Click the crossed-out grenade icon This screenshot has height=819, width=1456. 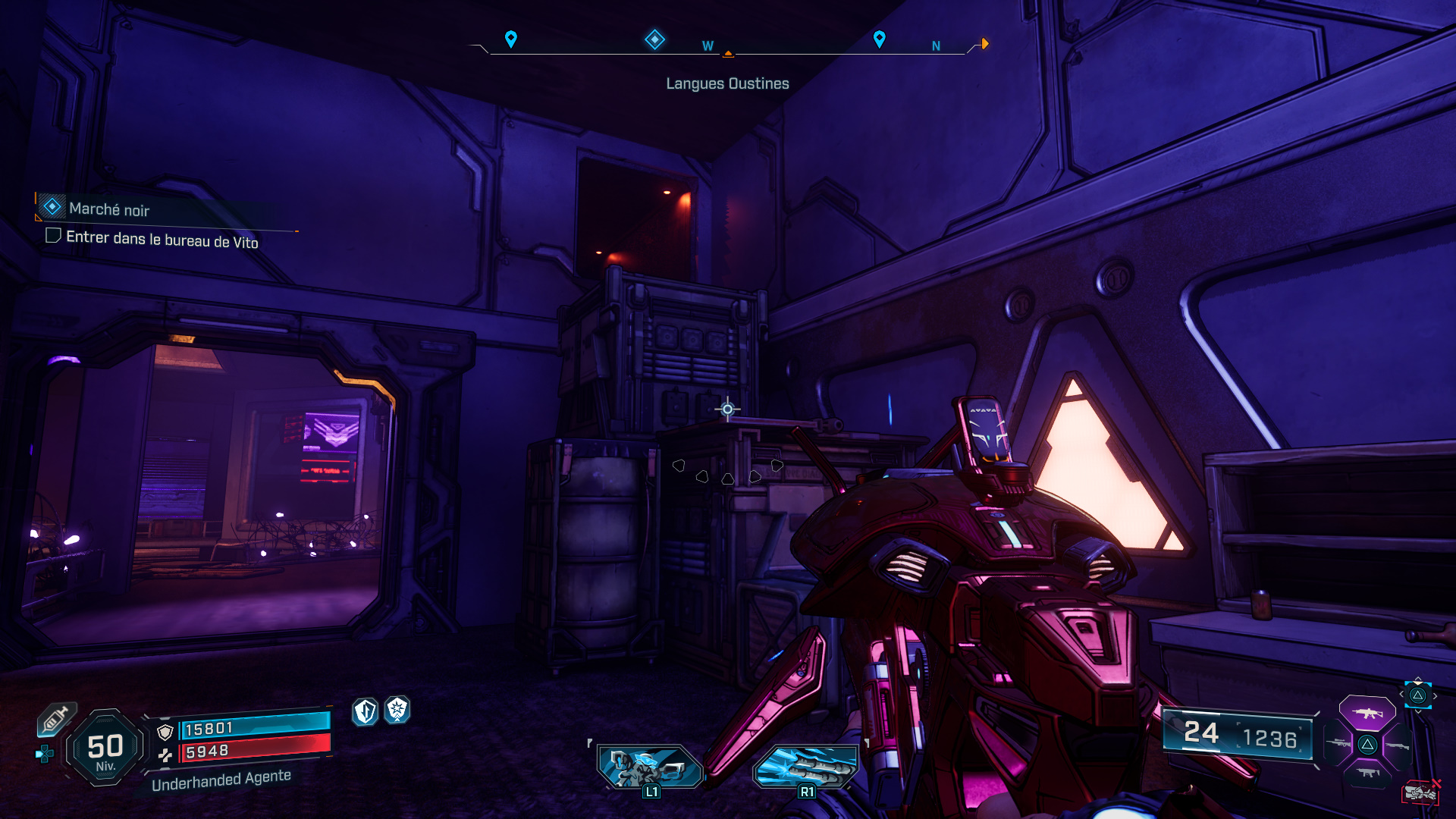click(1420, 792)
